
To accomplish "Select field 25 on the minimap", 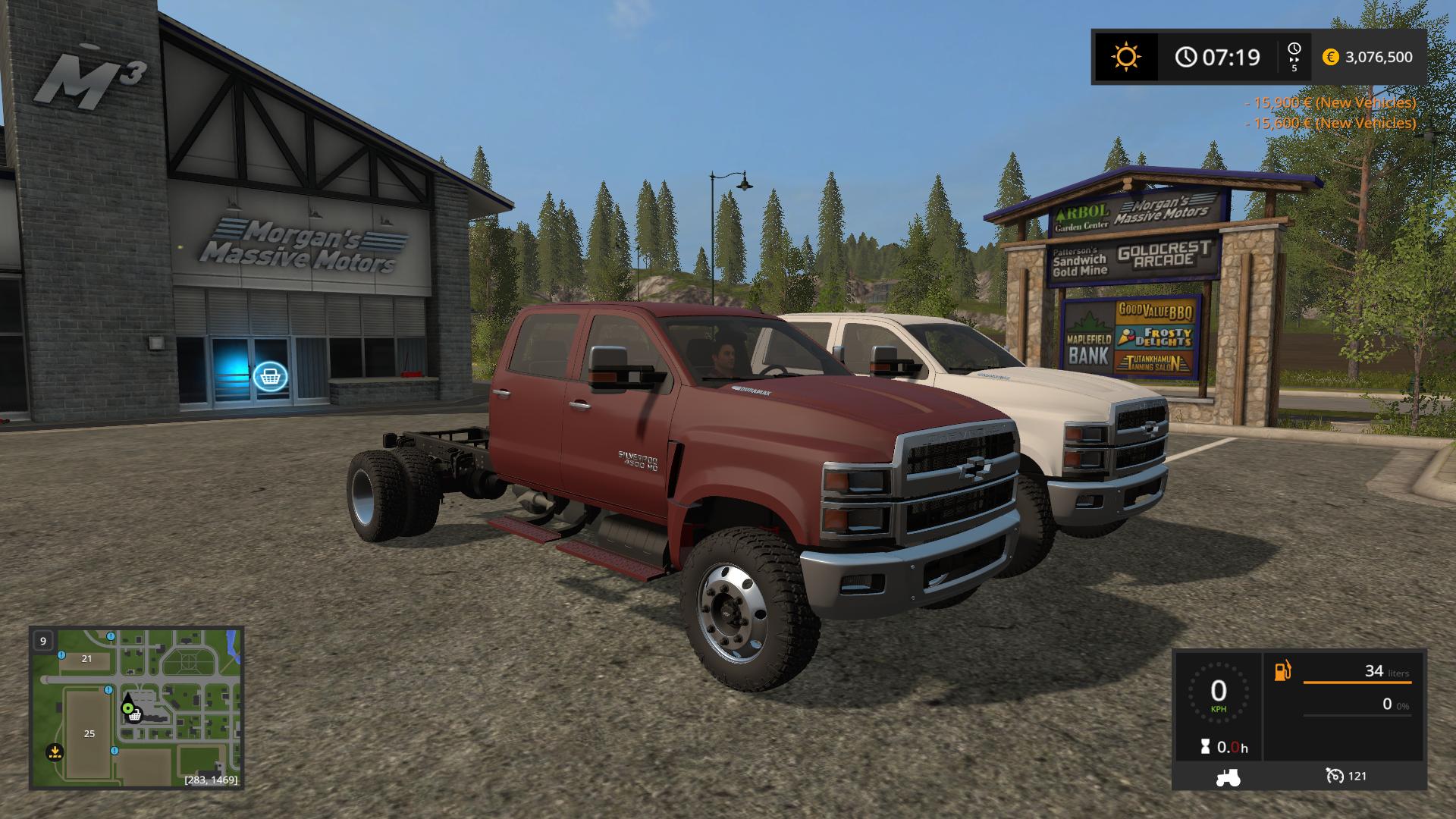I will 89,733.
